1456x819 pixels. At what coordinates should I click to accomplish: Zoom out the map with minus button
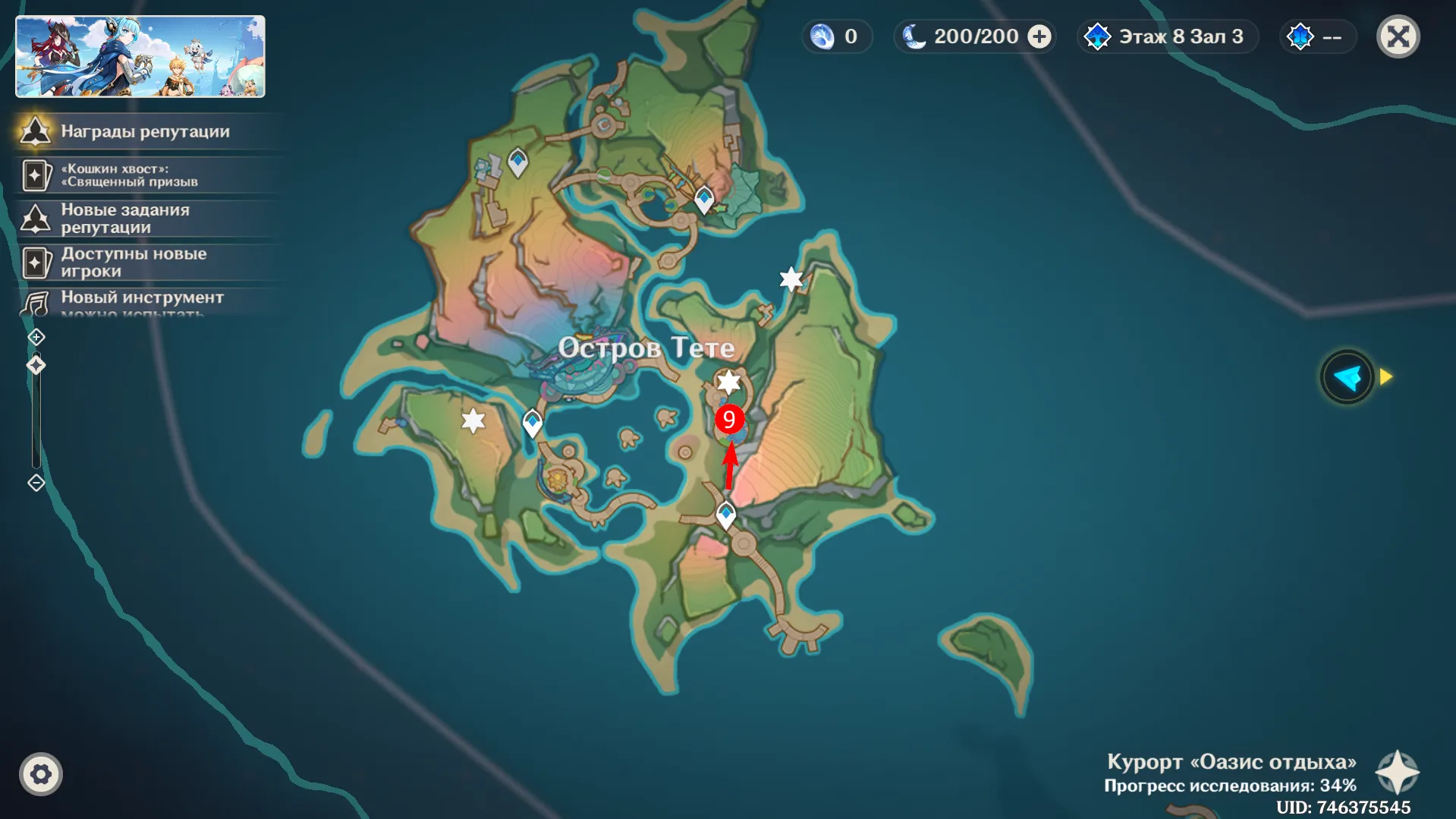[36, 483]
